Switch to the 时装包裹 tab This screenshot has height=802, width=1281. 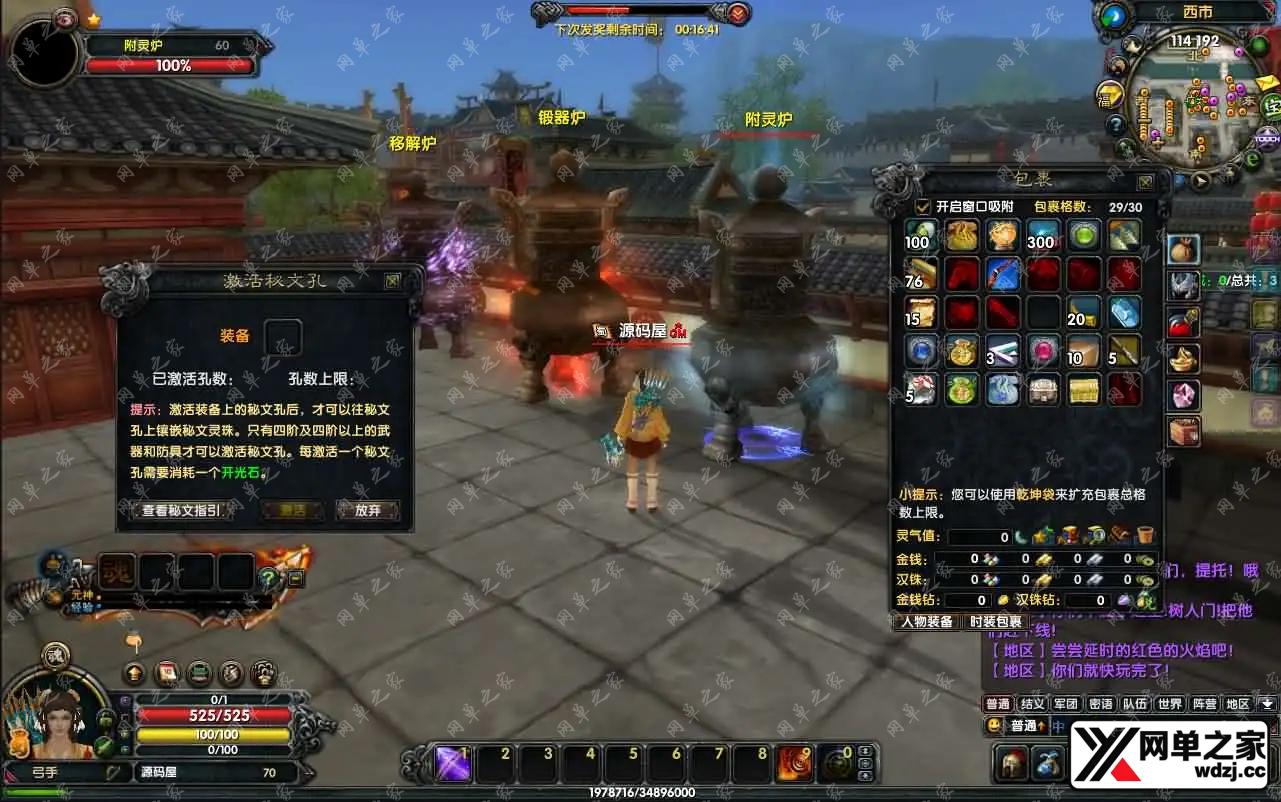(996, 622)
